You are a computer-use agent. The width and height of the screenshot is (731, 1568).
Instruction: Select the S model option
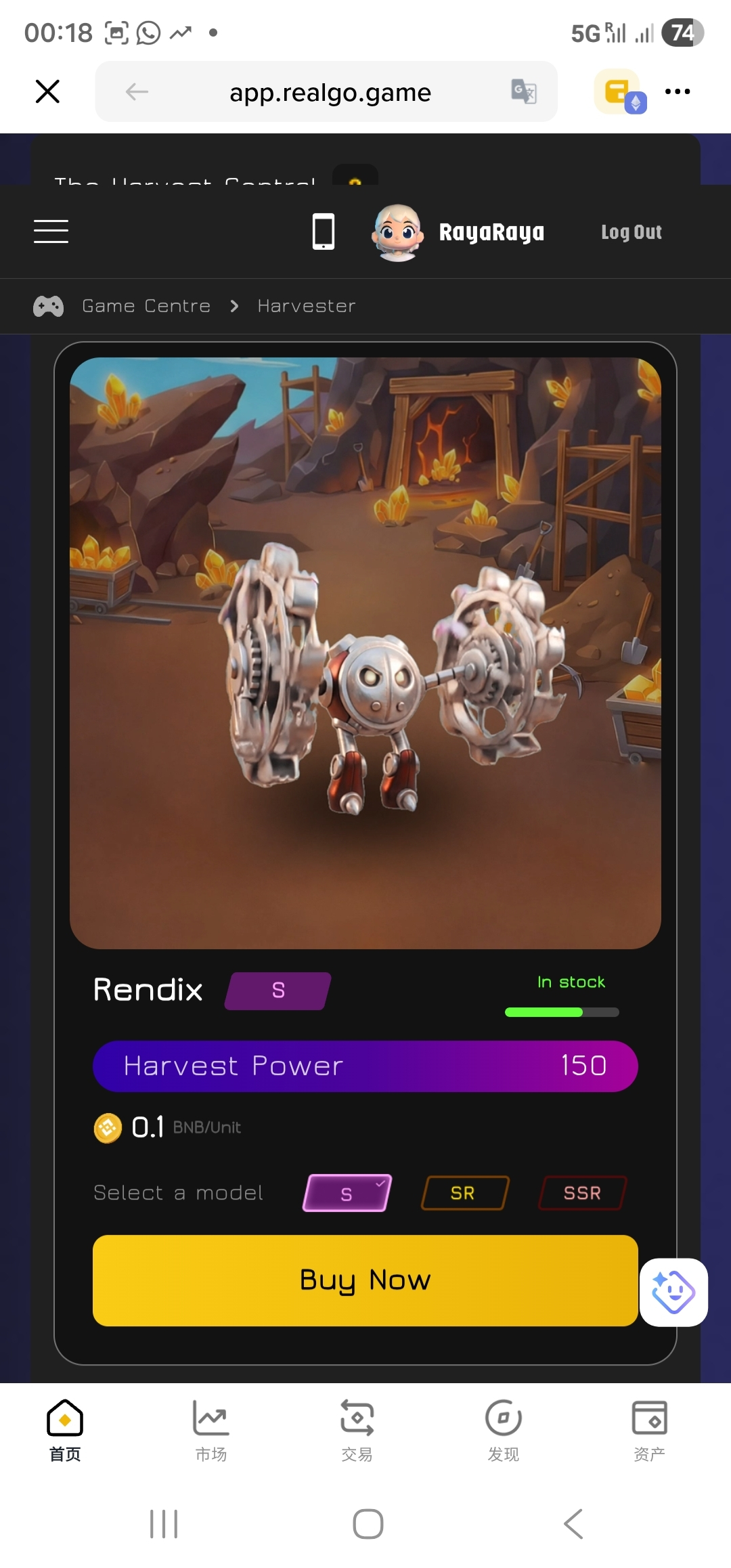347,1193
